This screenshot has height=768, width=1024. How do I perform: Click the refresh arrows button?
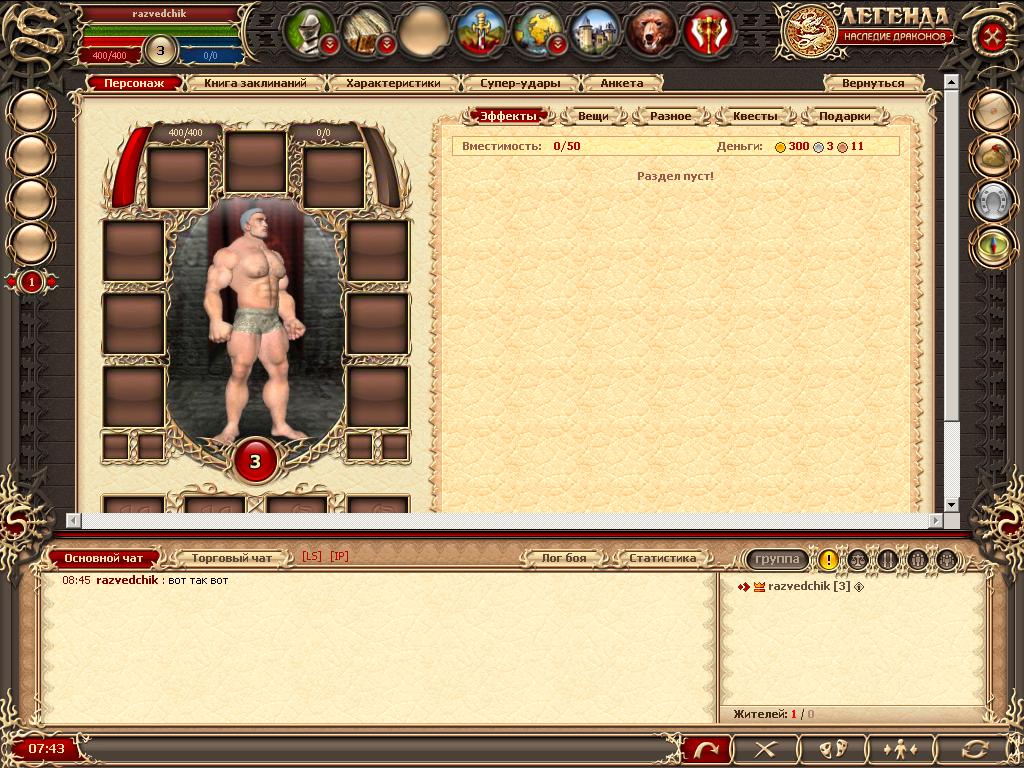coord(973,748)
